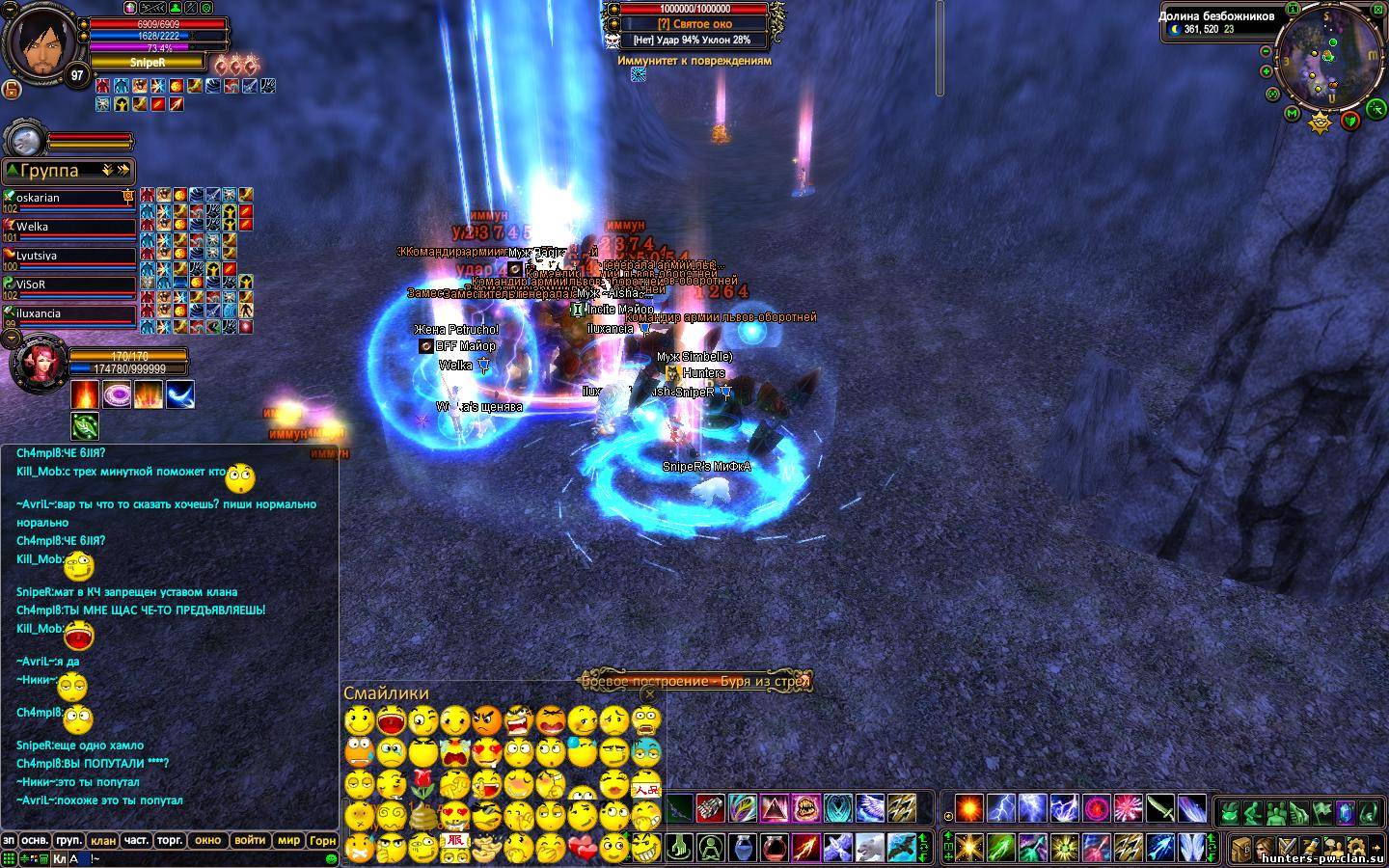Activate the fiery orange burst skill

[x=968, y=807]
